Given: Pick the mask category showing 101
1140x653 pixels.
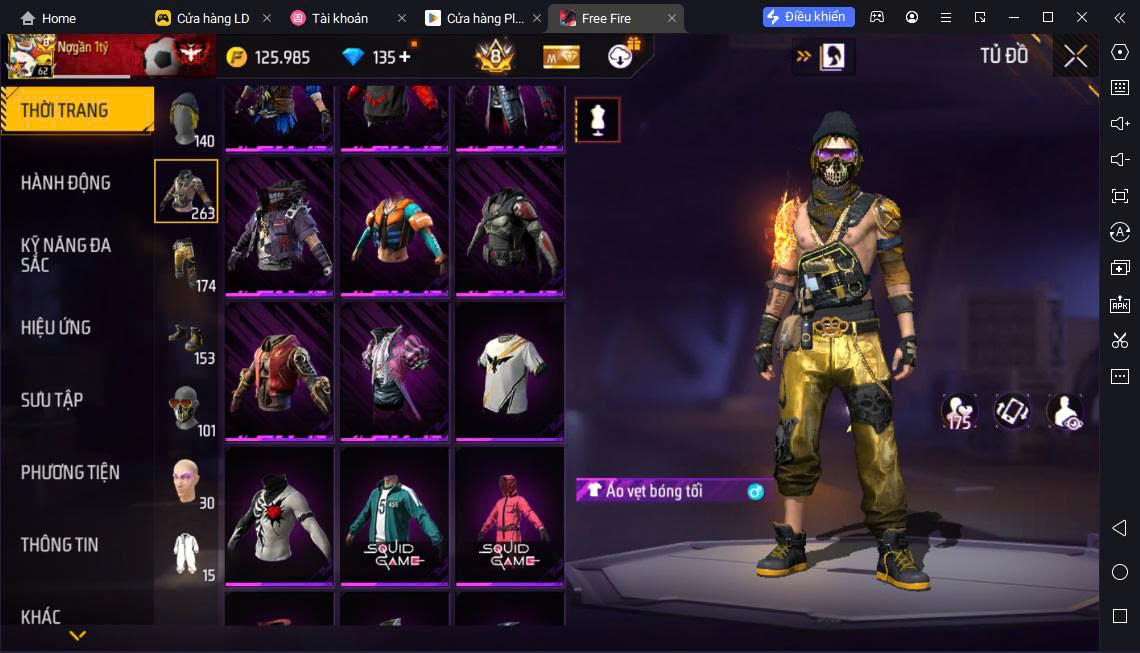Looking at the screenshot, I should pyautogui.click(x=186, y=409).
